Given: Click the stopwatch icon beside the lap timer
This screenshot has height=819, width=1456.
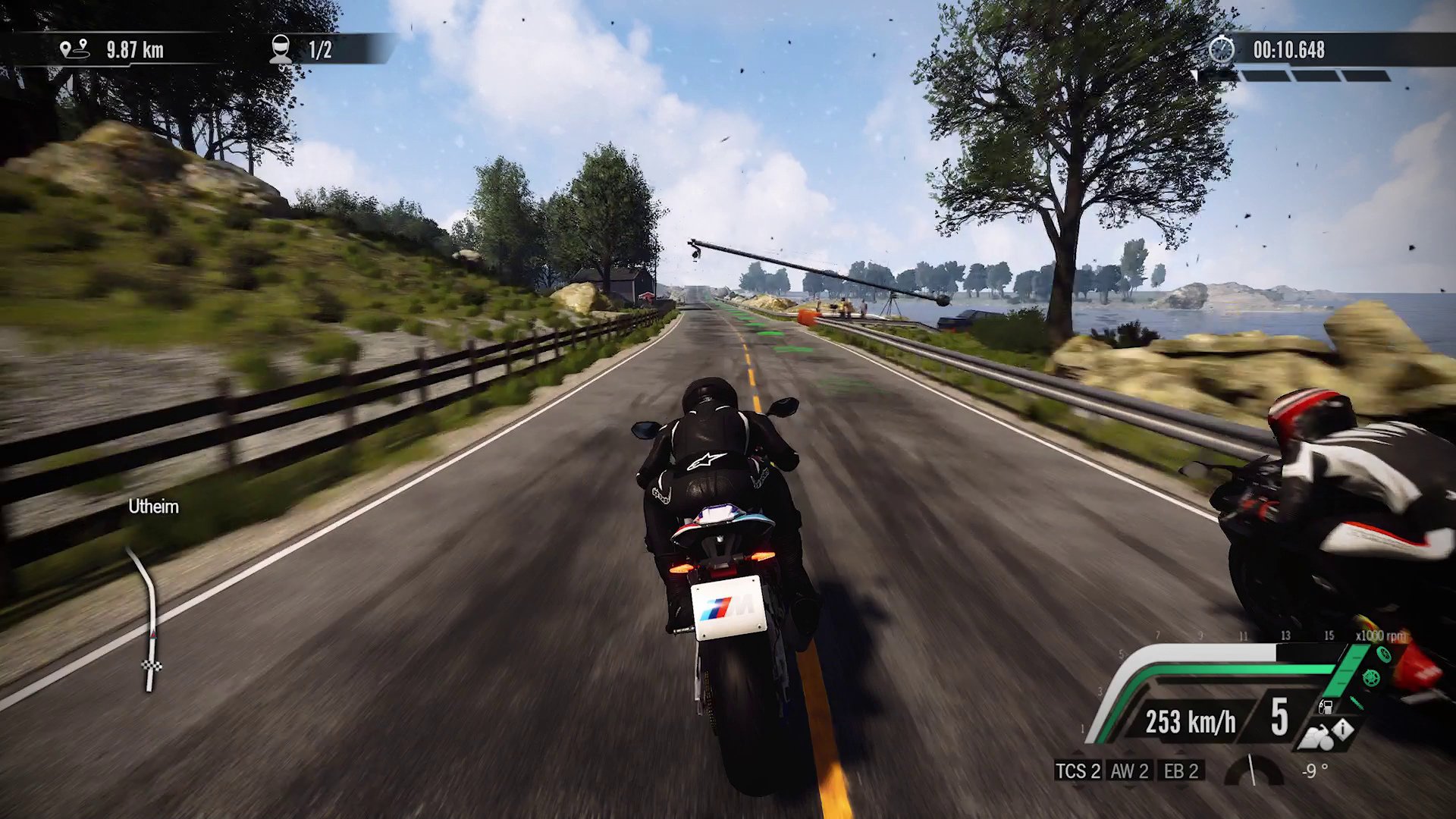Looking at the screenshot, I should pyautogui.click(x=1221, y=50).
